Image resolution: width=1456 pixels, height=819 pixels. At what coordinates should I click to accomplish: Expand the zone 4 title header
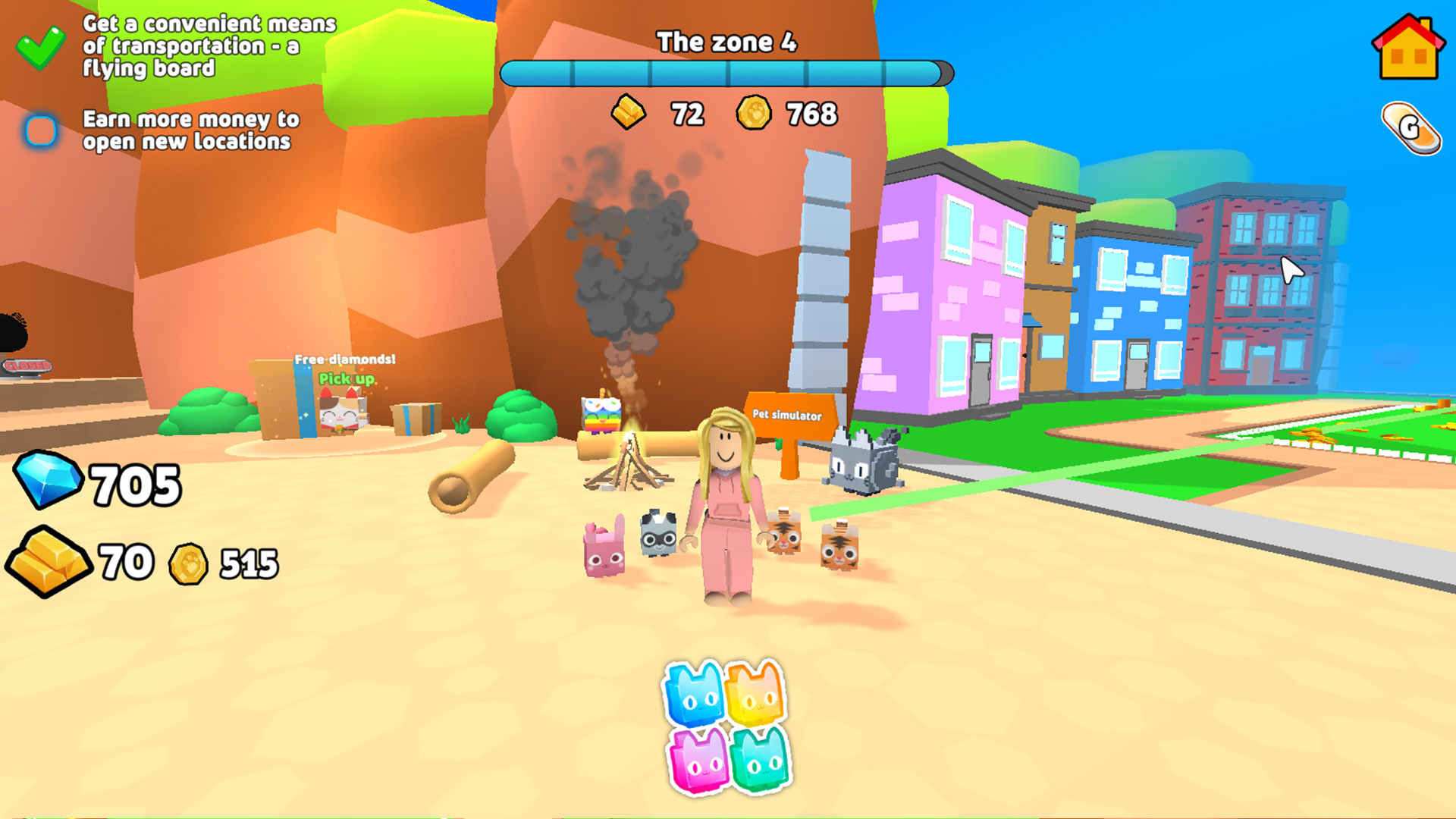[x=726, y=43]
